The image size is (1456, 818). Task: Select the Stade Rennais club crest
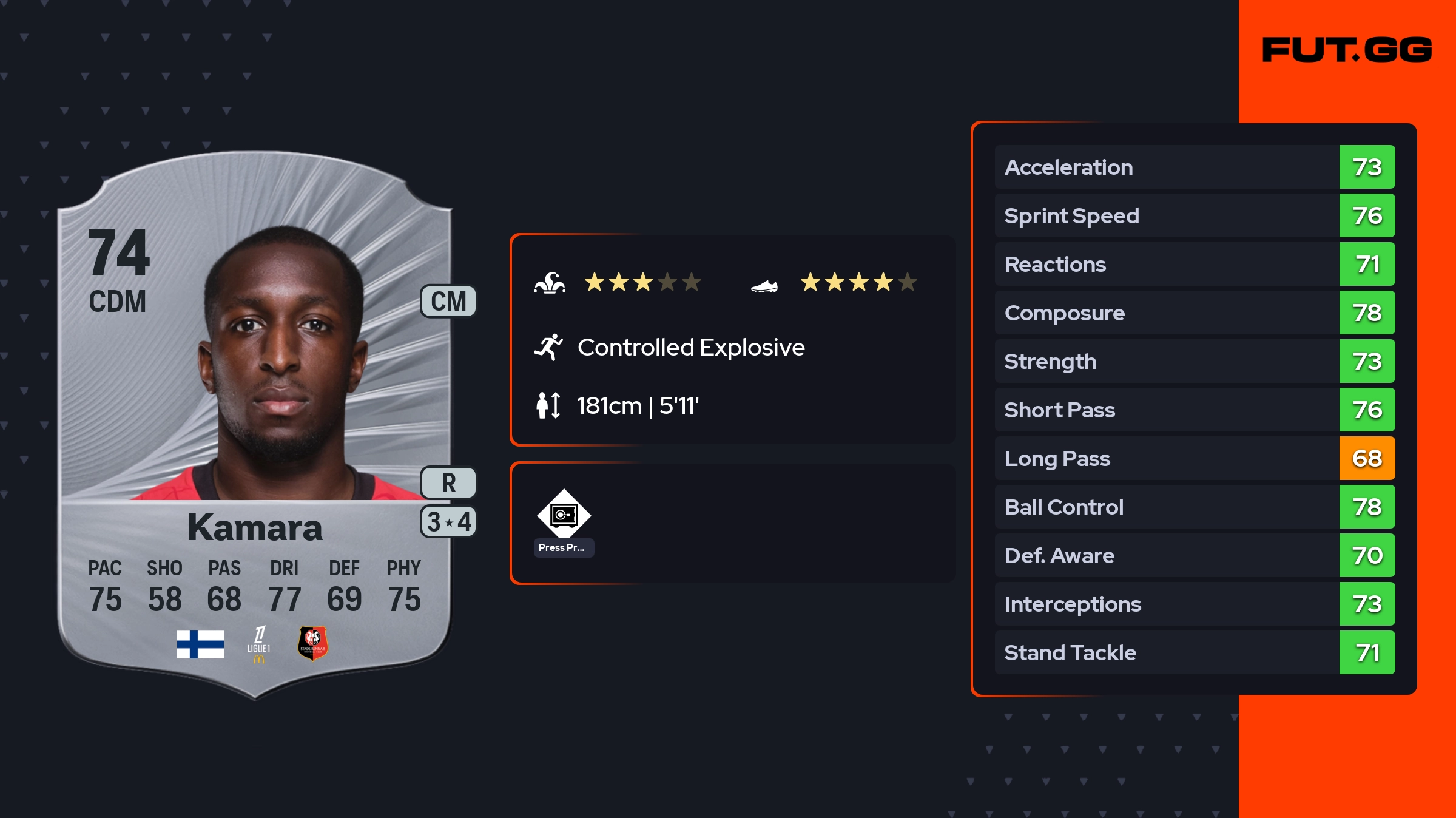click(312, 643)
